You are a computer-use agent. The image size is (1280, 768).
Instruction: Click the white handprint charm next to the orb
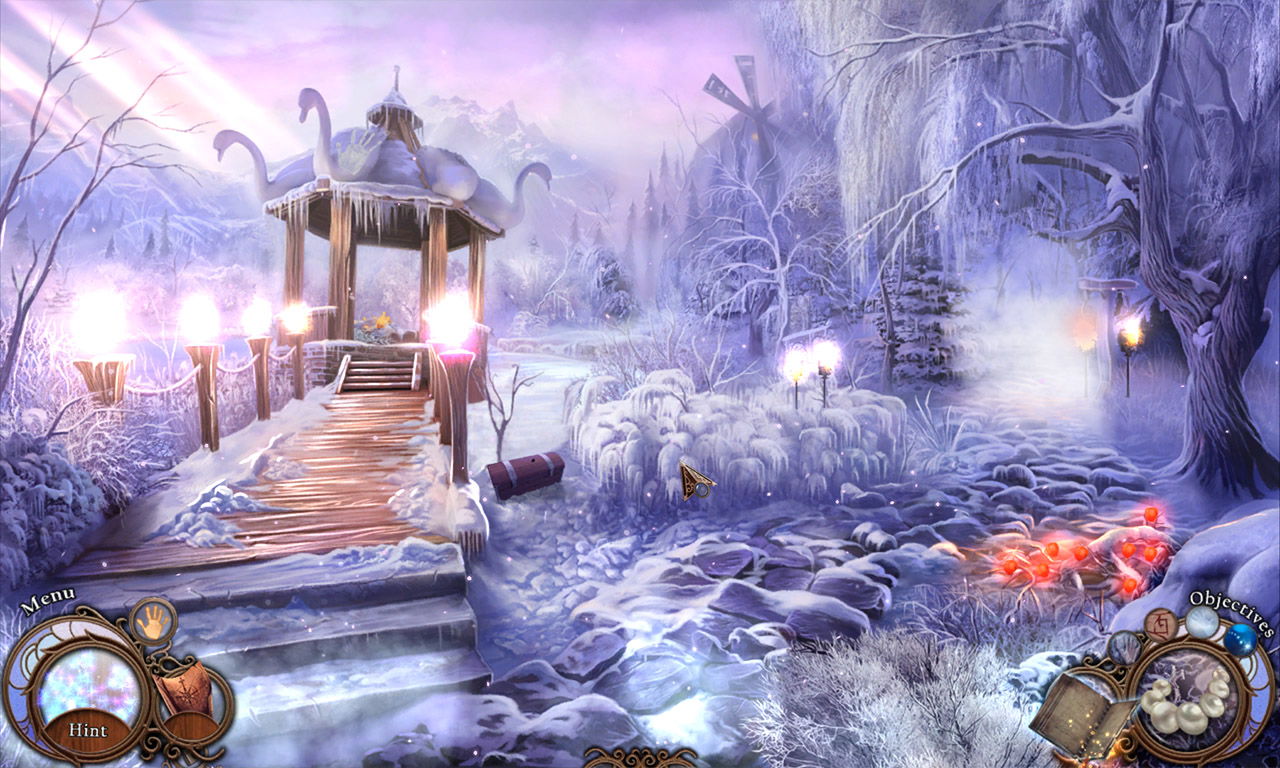click(1202, 623)
